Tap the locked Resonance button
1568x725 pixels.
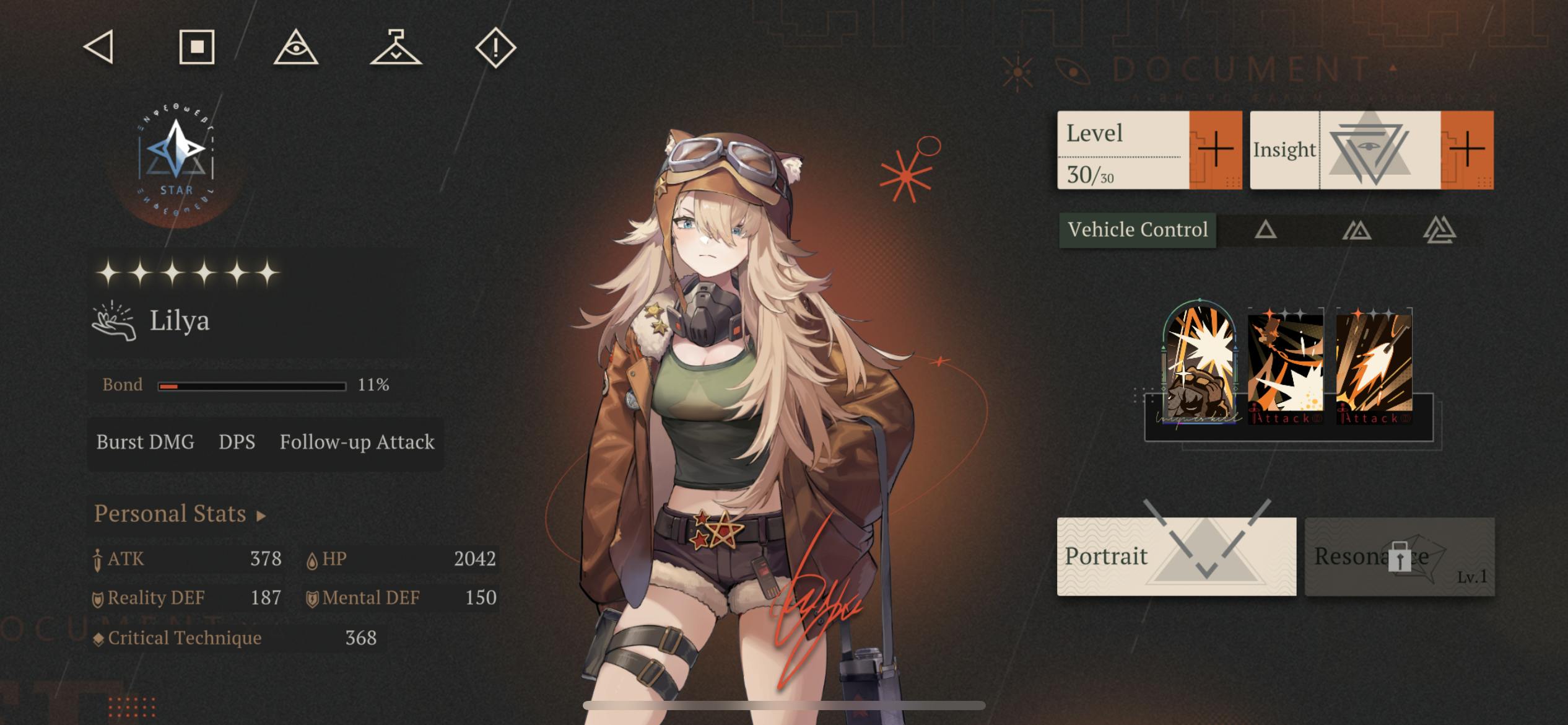point(1400,556)
